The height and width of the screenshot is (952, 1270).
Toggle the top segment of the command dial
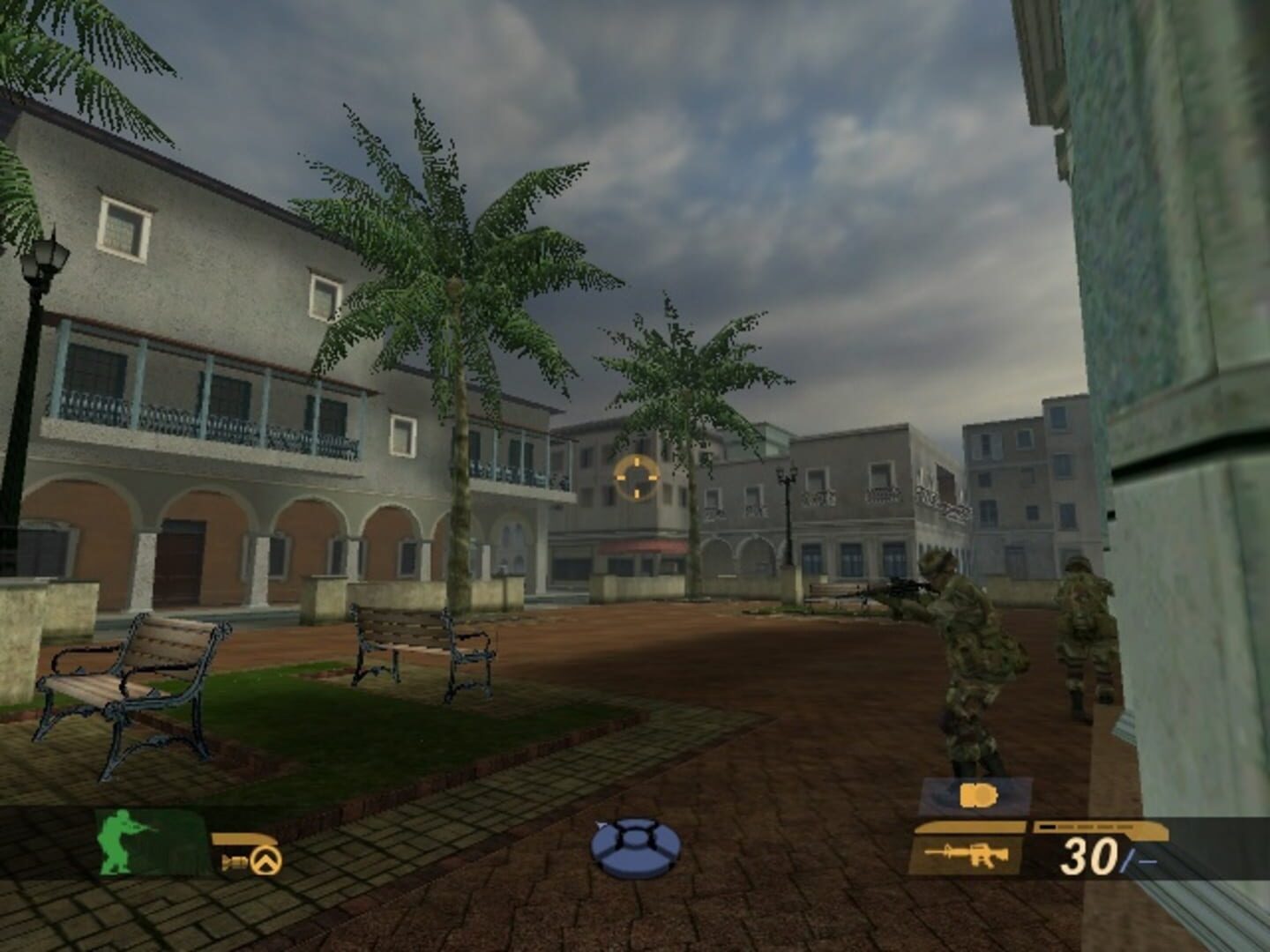tap(635, 822)
